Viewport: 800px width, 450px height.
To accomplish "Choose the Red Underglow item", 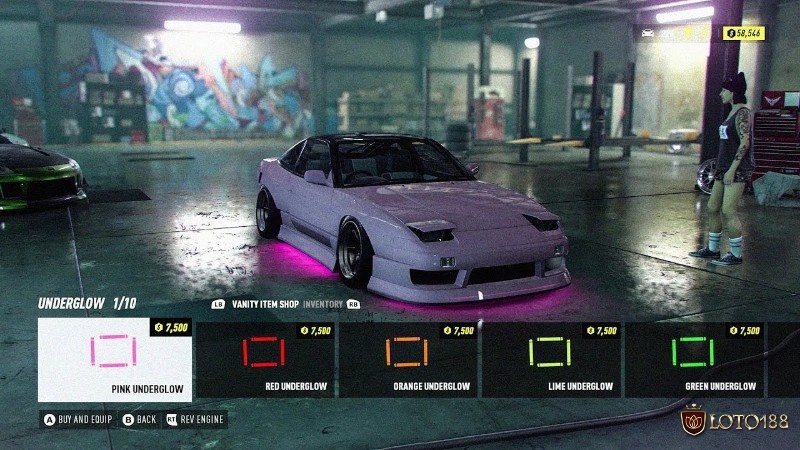I will coord(265,359).
